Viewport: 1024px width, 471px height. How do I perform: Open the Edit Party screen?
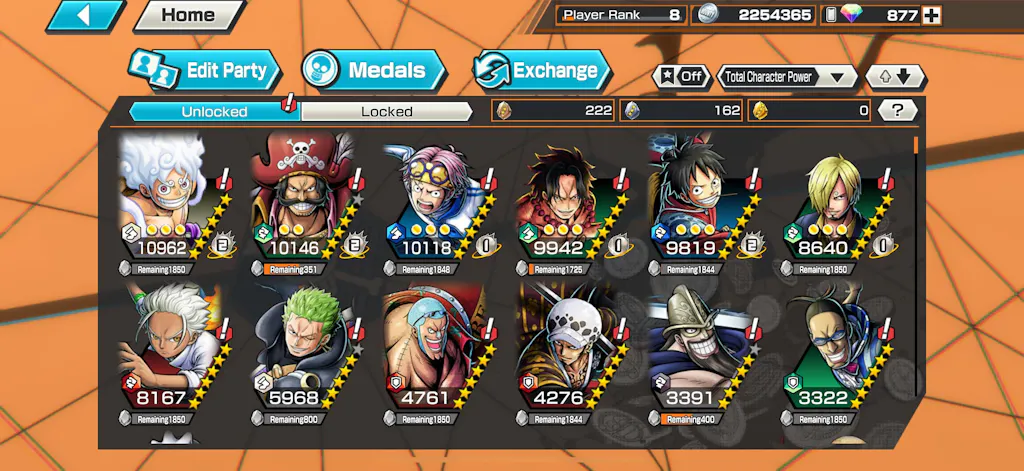(x=204, y=70)
